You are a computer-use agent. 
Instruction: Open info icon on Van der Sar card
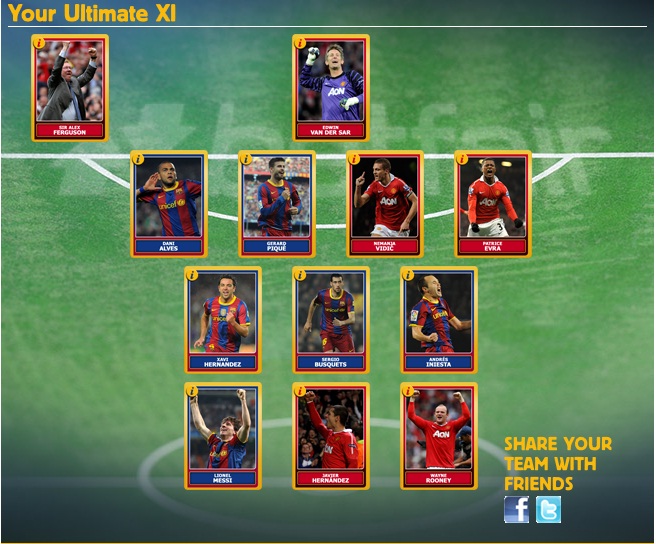pos(300,42)
